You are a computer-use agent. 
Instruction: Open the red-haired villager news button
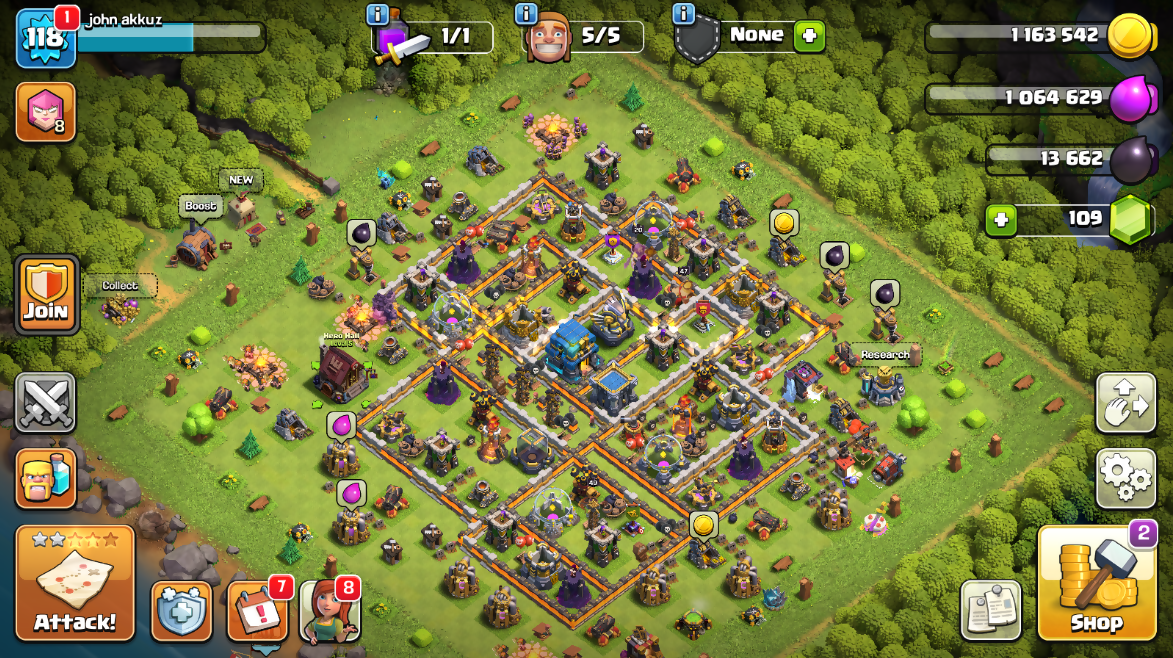[x=330, y=610]
